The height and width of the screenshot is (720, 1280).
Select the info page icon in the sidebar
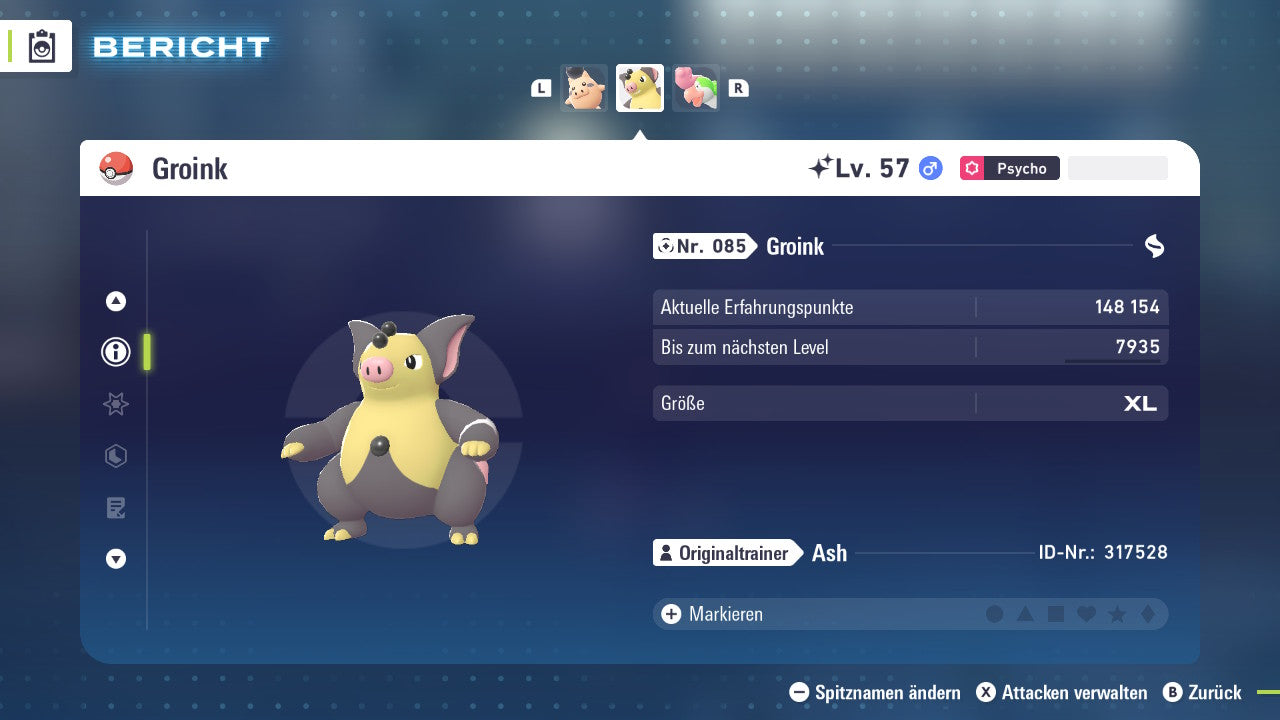coord(115,352)
